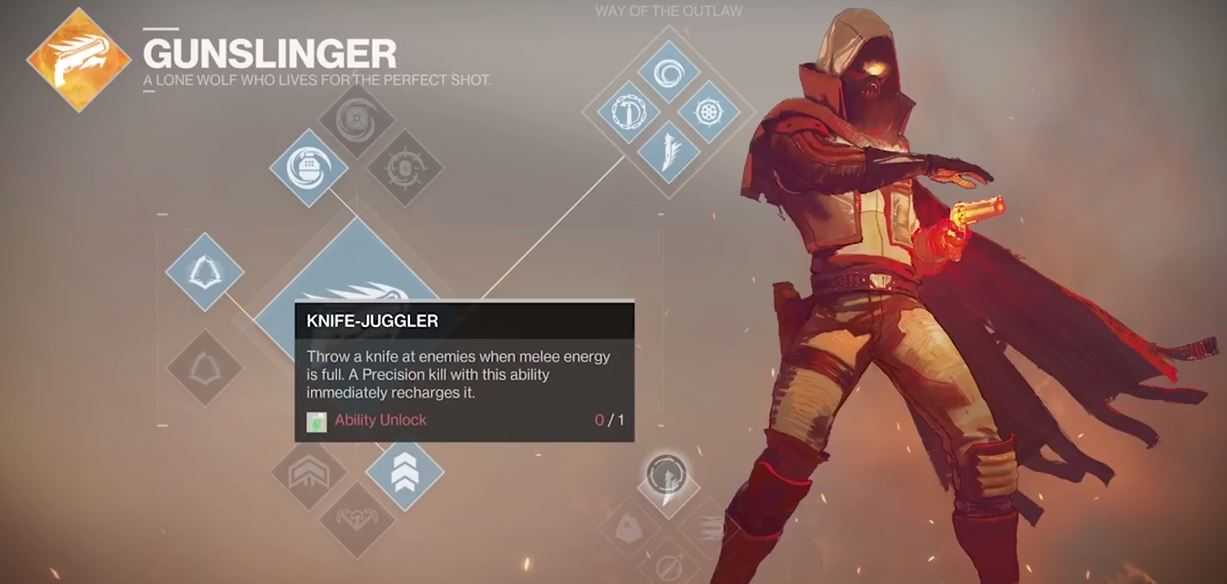Choose the triple-chevron jump node
The image size is (1227, 584).
coord(404,477)
